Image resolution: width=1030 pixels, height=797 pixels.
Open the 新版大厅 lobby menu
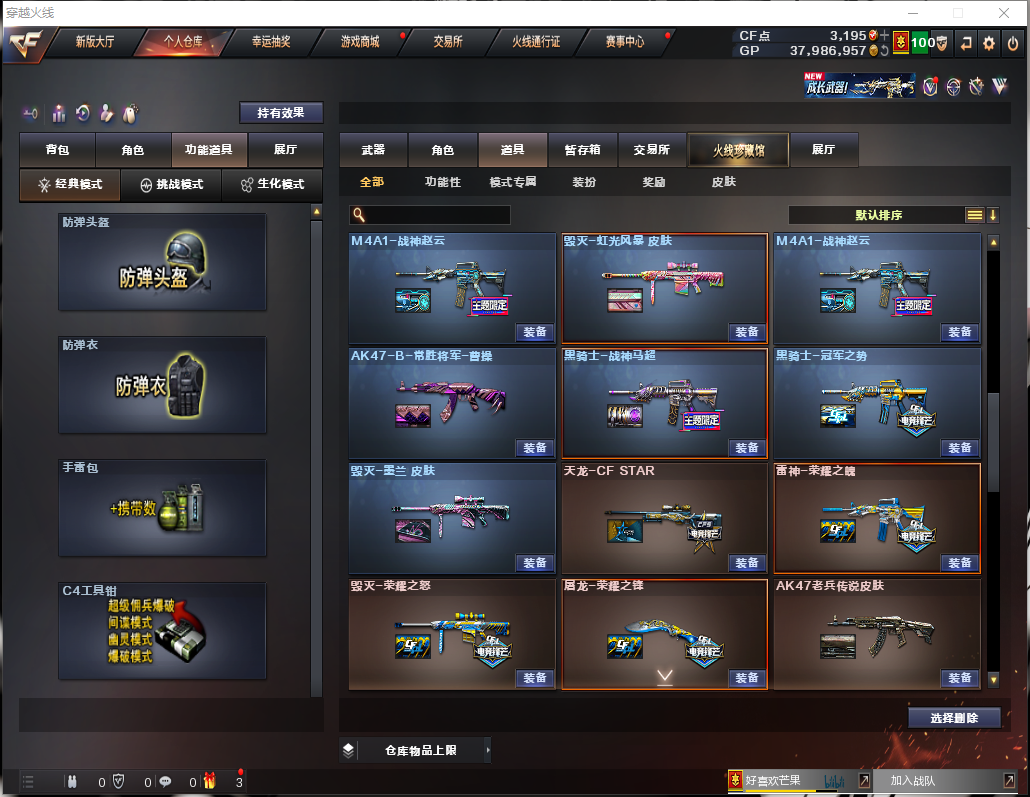click(95, 42)
